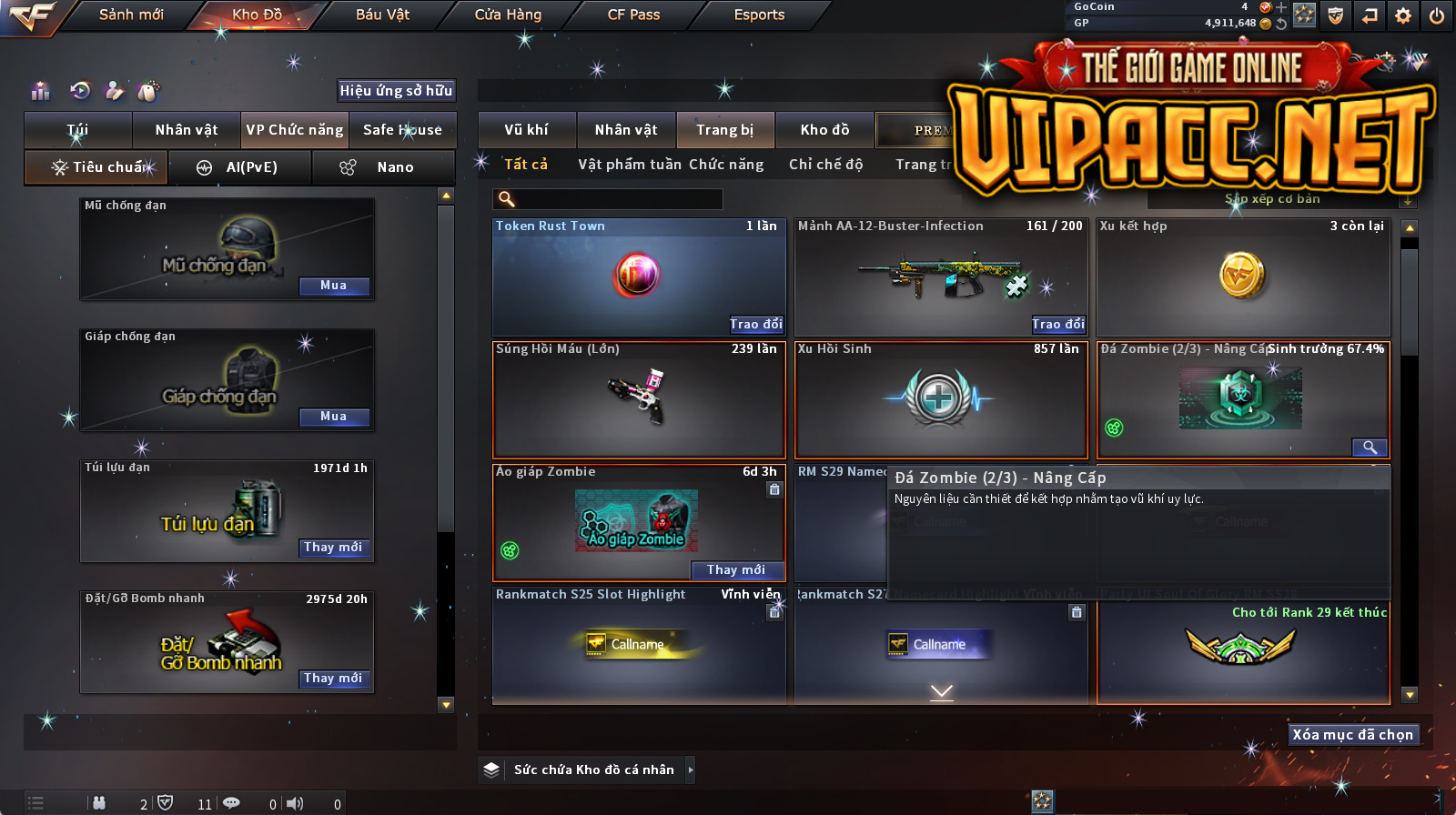Click the Hiệu ứng sở hữu button
The height and width of the screenshot is (815, 1456).
396,91
